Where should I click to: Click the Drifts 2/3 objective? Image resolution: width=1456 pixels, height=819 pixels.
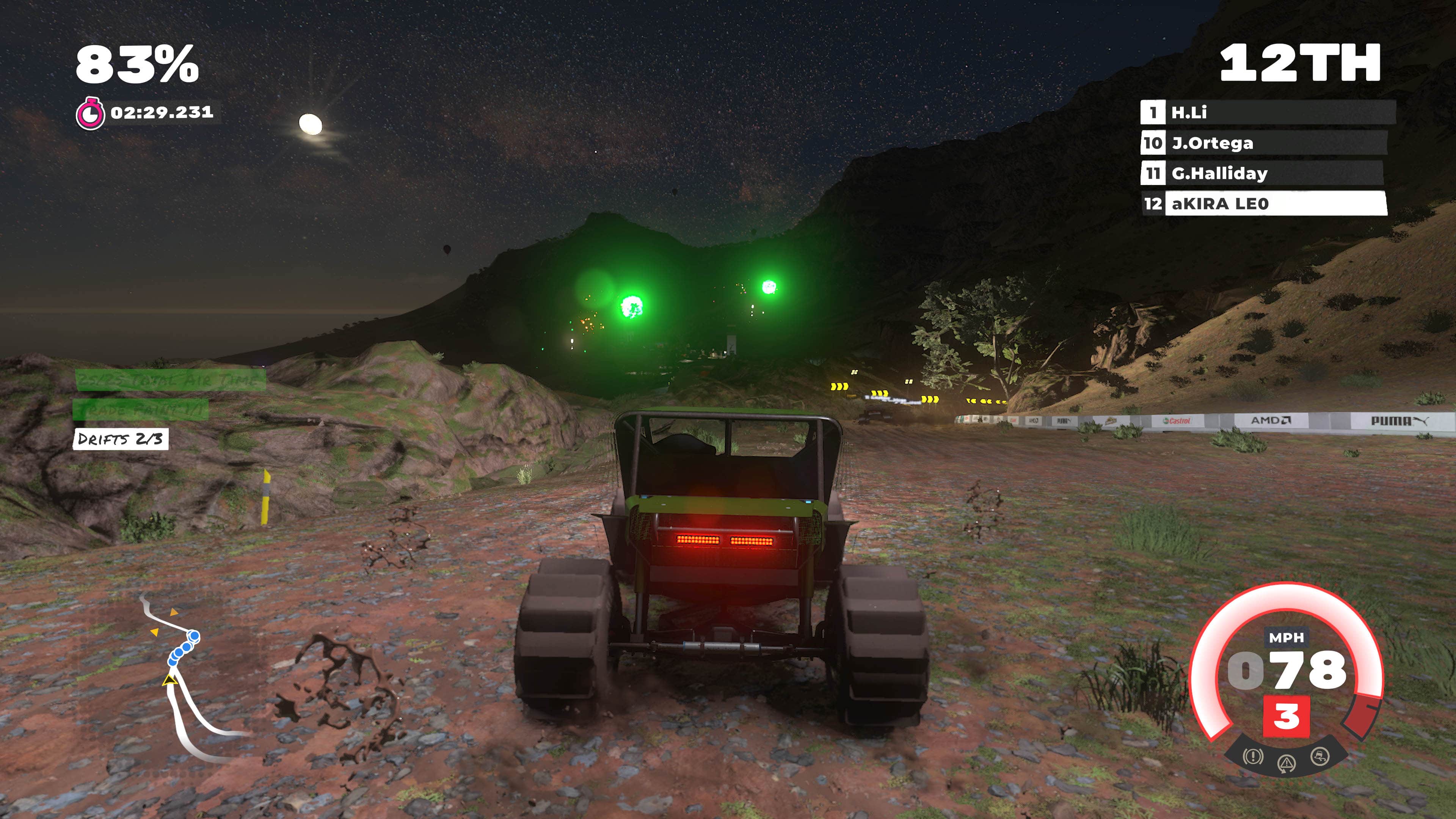click(121, 439)
